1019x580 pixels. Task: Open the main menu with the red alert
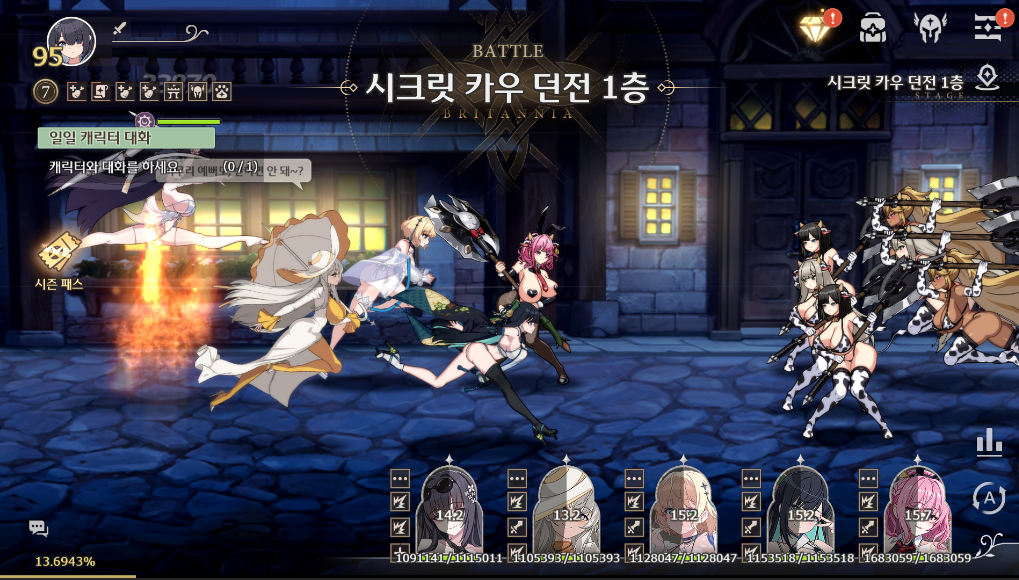coord(988,28)
